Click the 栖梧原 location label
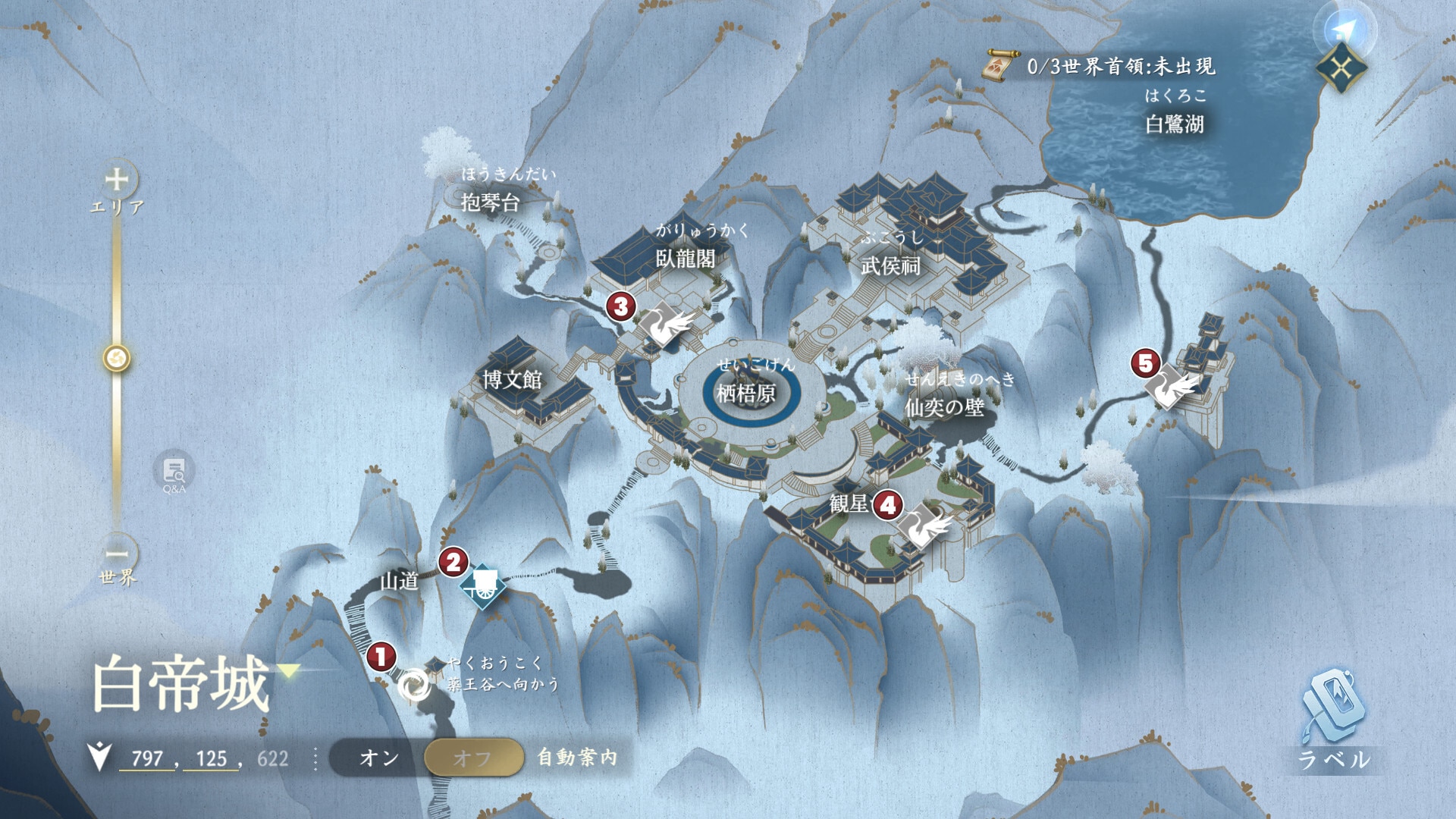 746,393
